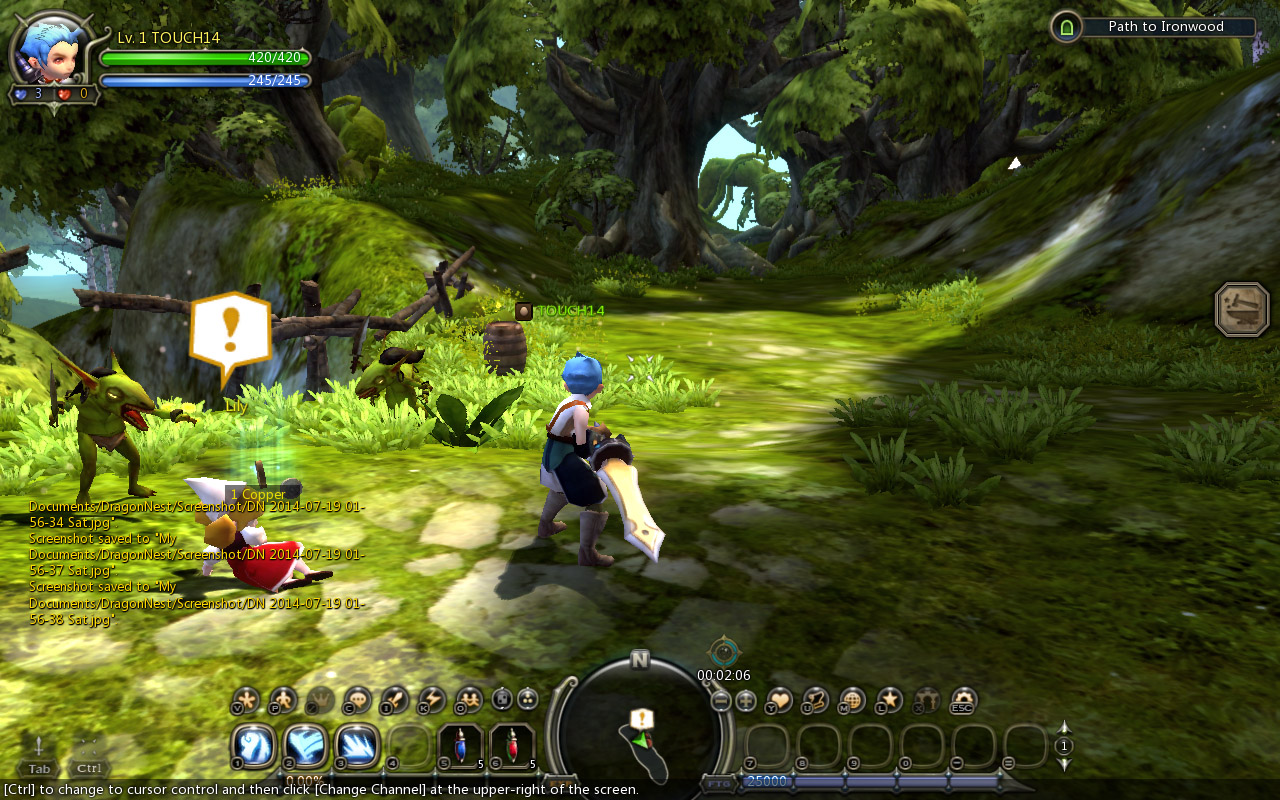Use the blue slash skill in slot 2

tap(306, 746)
